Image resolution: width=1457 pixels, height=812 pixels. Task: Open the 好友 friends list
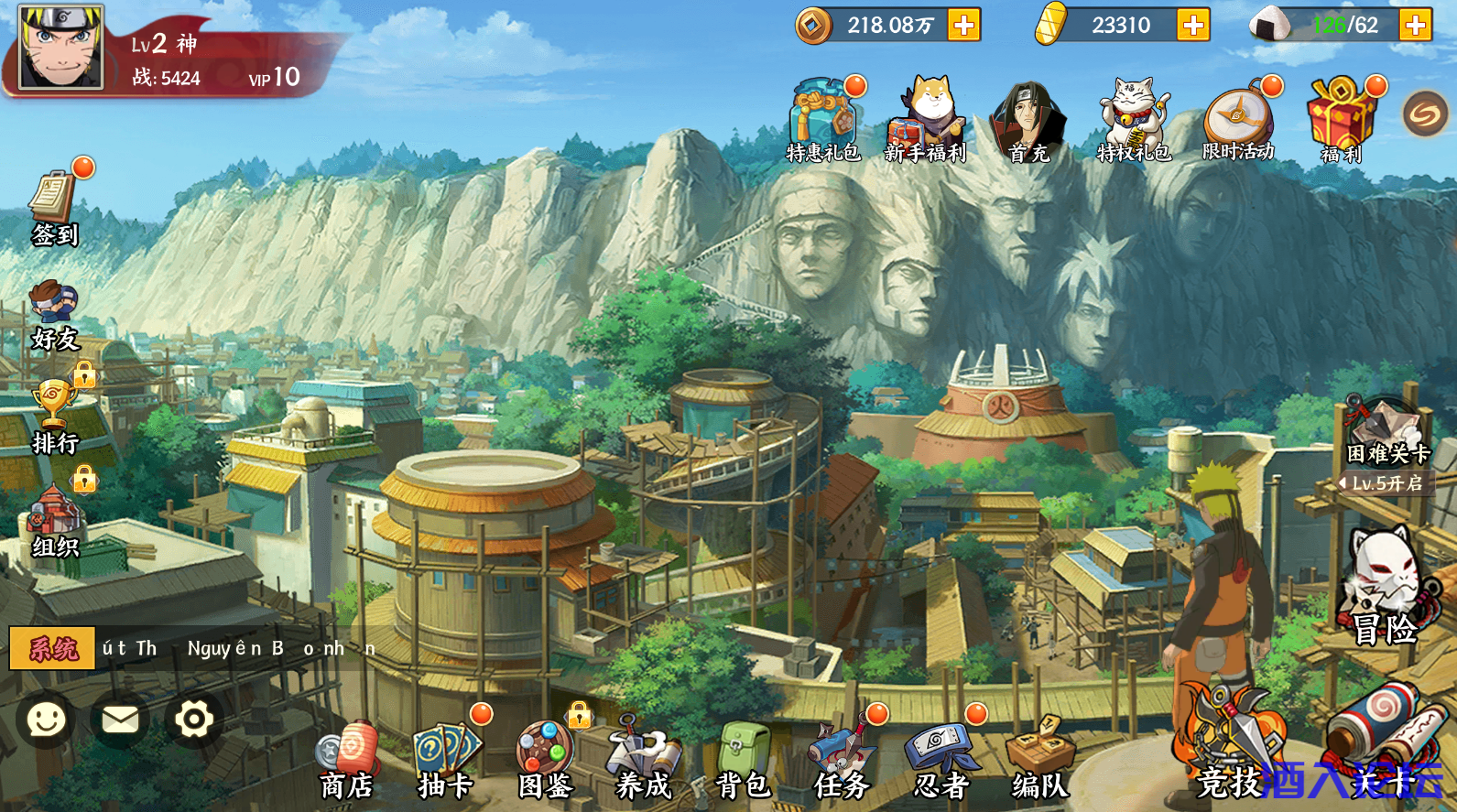point(55,316)
